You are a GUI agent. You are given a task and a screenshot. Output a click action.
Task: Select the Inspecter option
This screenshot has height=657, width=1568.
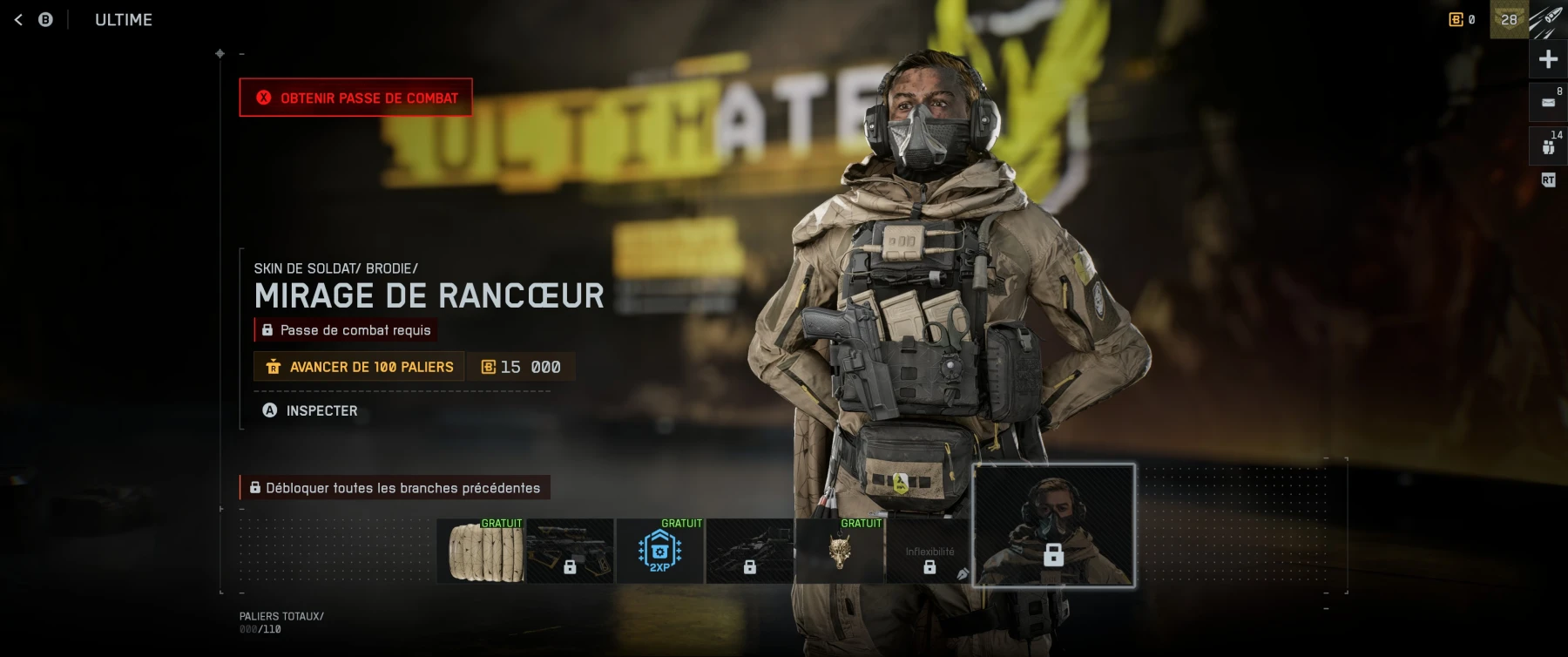310,410
